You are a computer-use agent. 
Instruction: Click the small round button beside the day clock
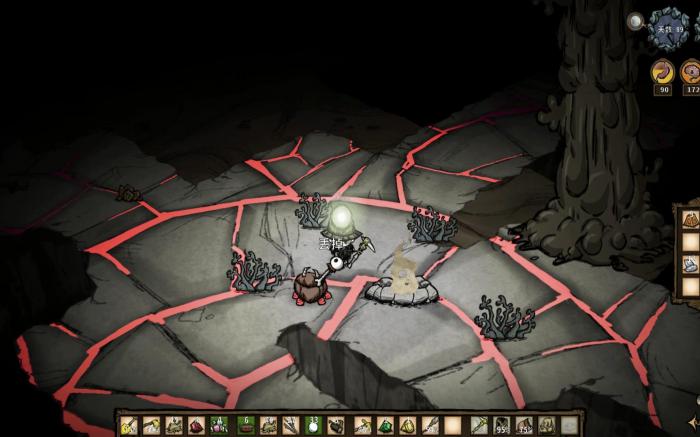pos(636,20)
